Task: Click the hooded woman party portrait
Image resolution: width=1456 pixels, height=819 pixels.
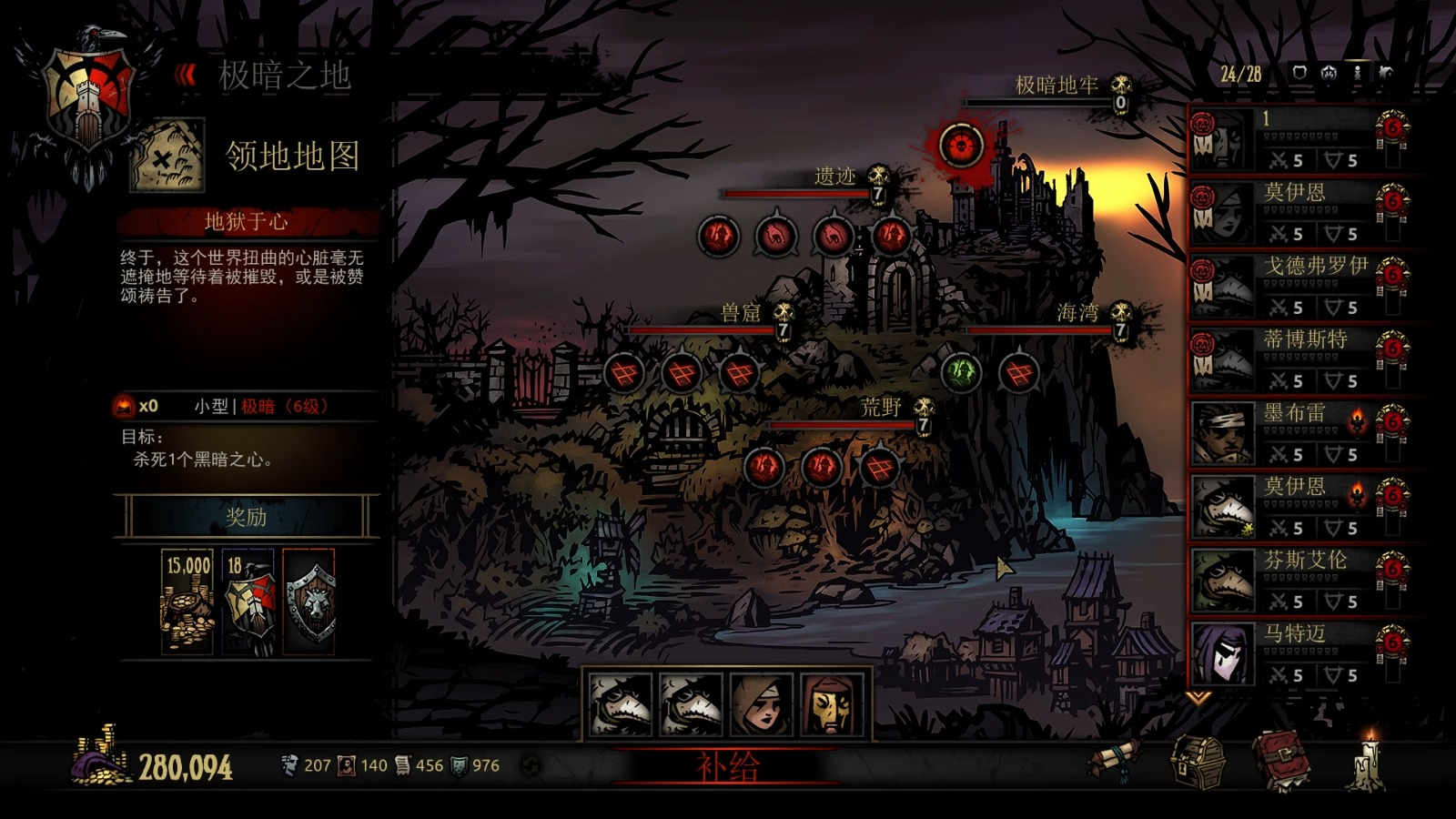Action: tap(762, 704)
